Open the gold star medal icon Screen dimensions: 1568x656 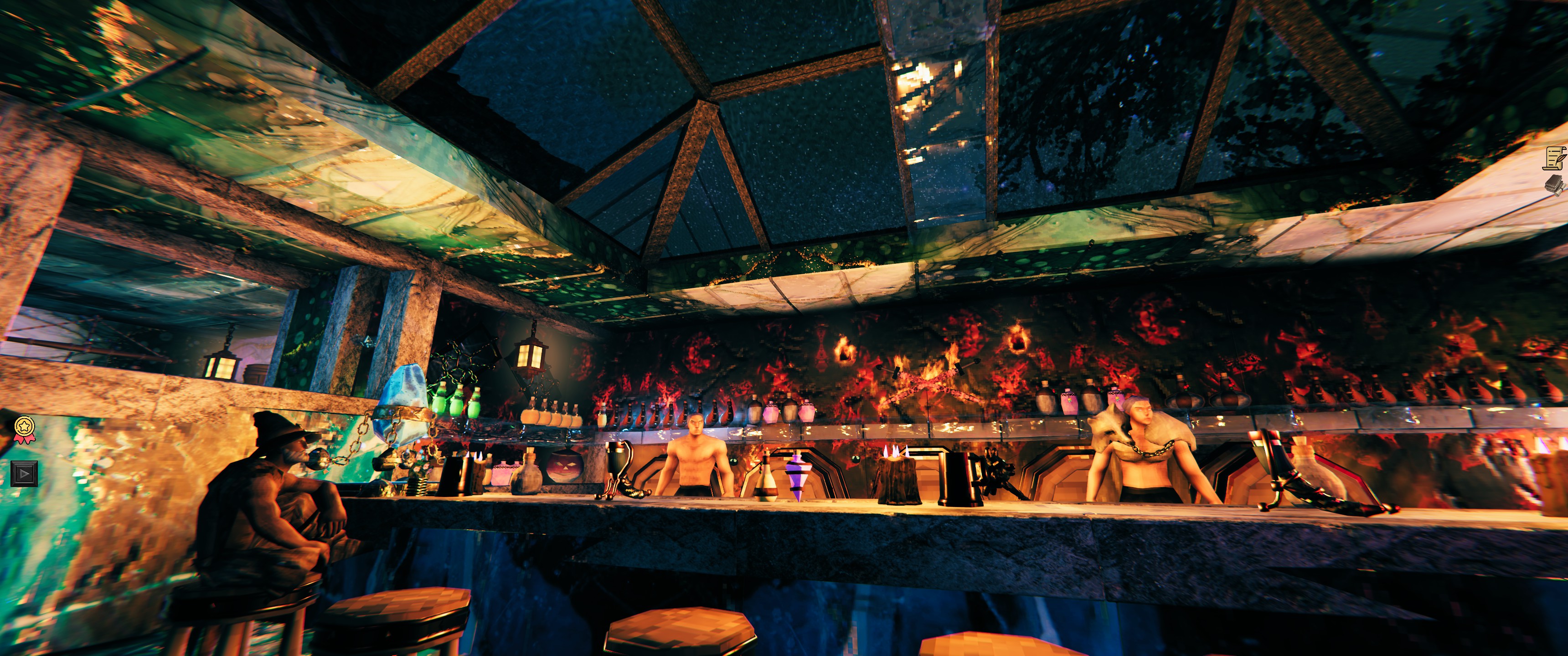point(24,428)
